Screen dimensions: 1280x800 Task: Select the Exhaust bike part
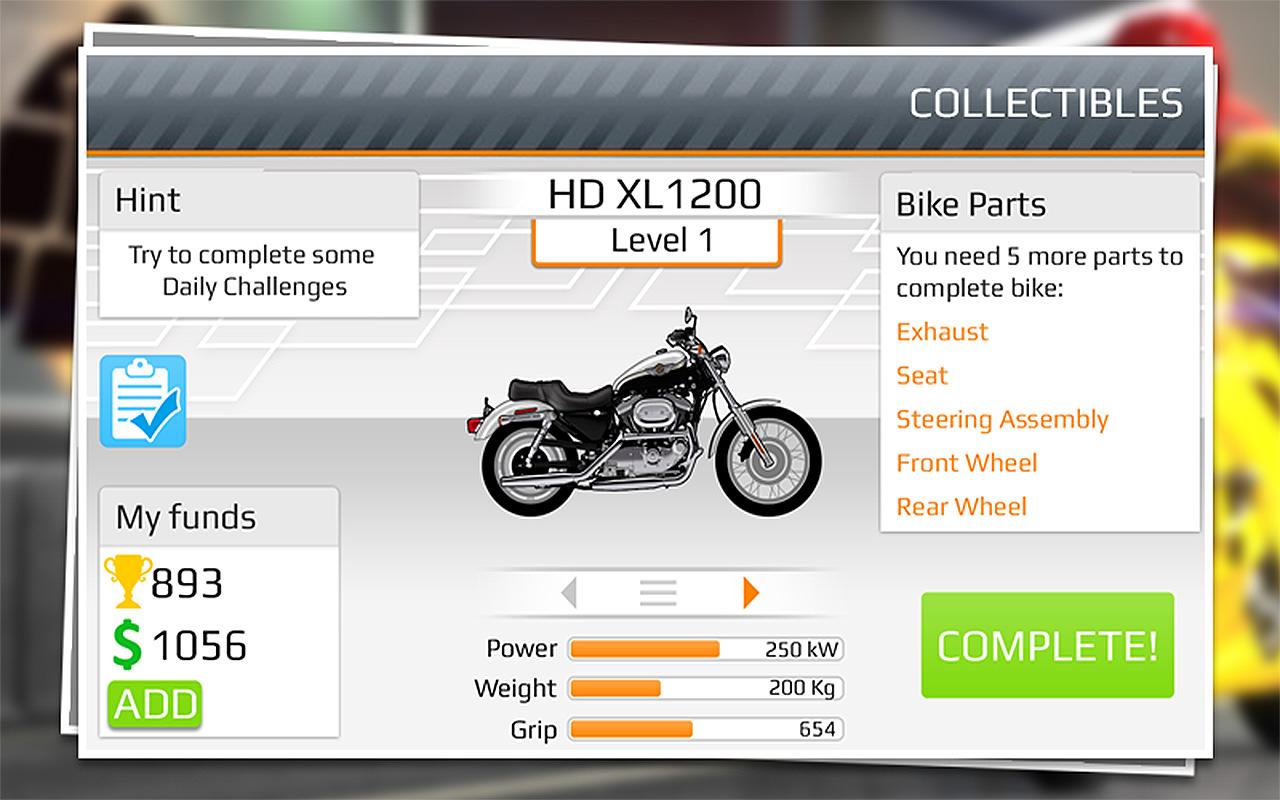pos(942,332)
